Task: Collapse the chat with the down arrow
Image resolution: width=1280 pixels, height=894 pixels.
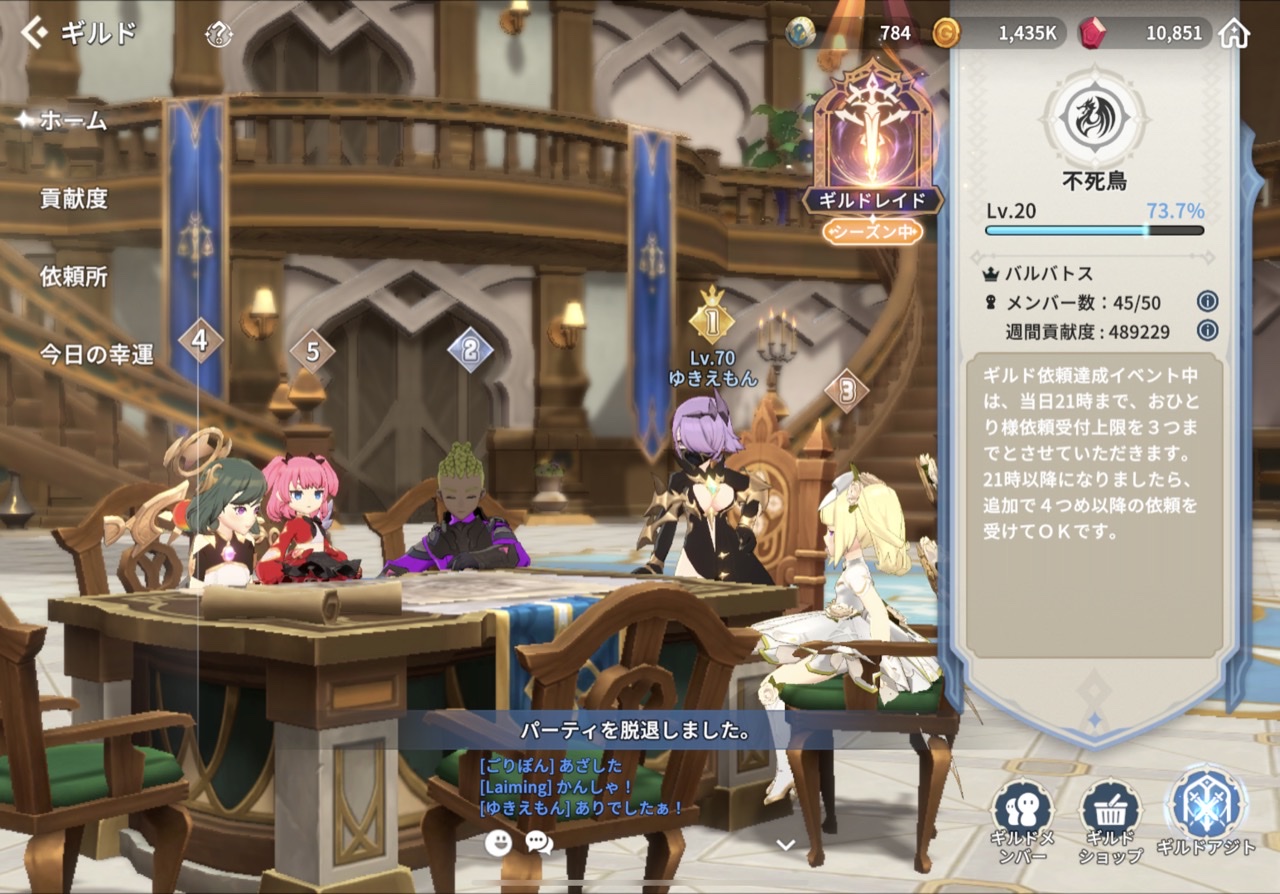Action: (786, 845)
